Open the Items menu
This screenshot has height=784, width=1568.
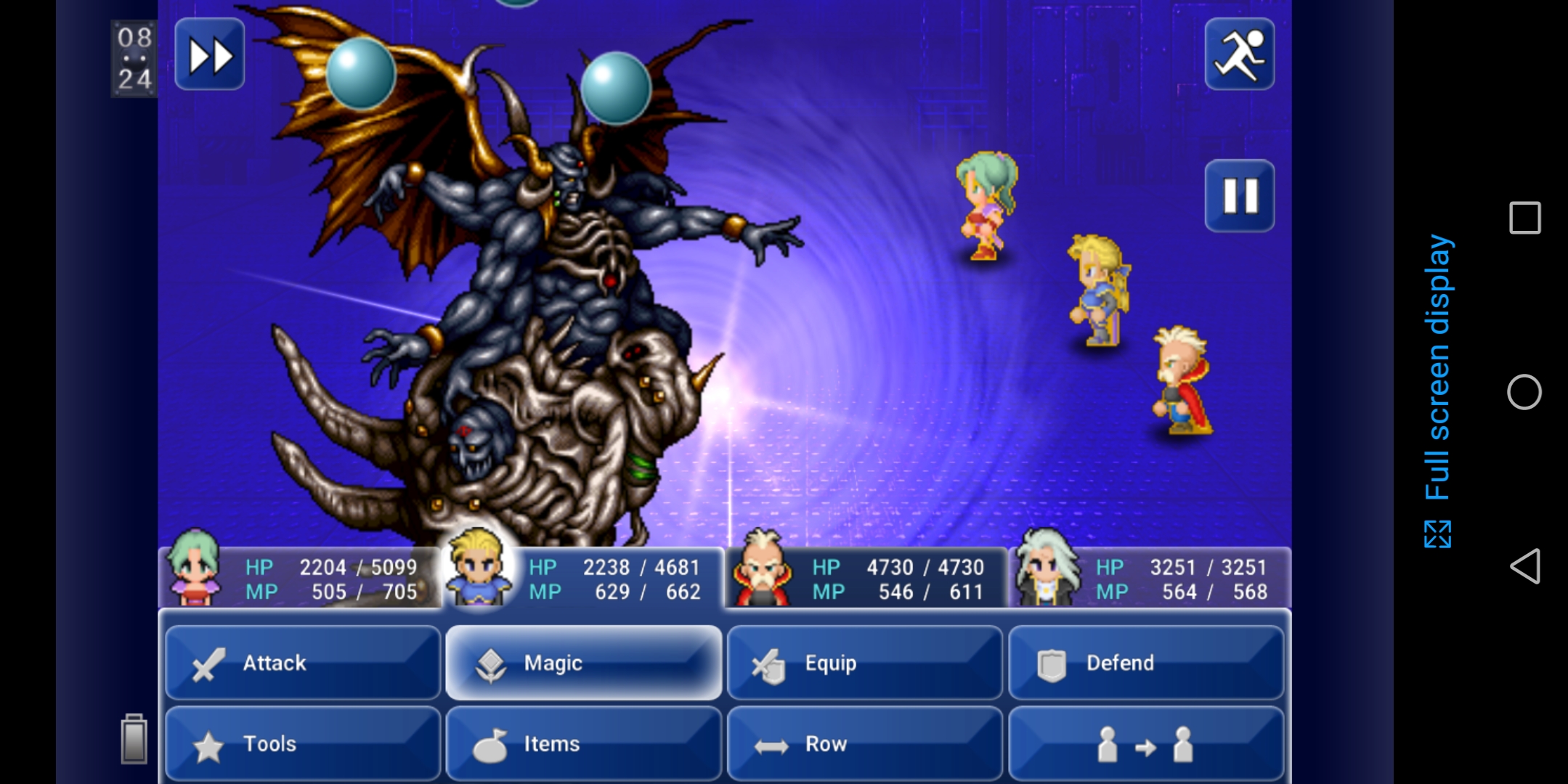click(x=583, y=743)
